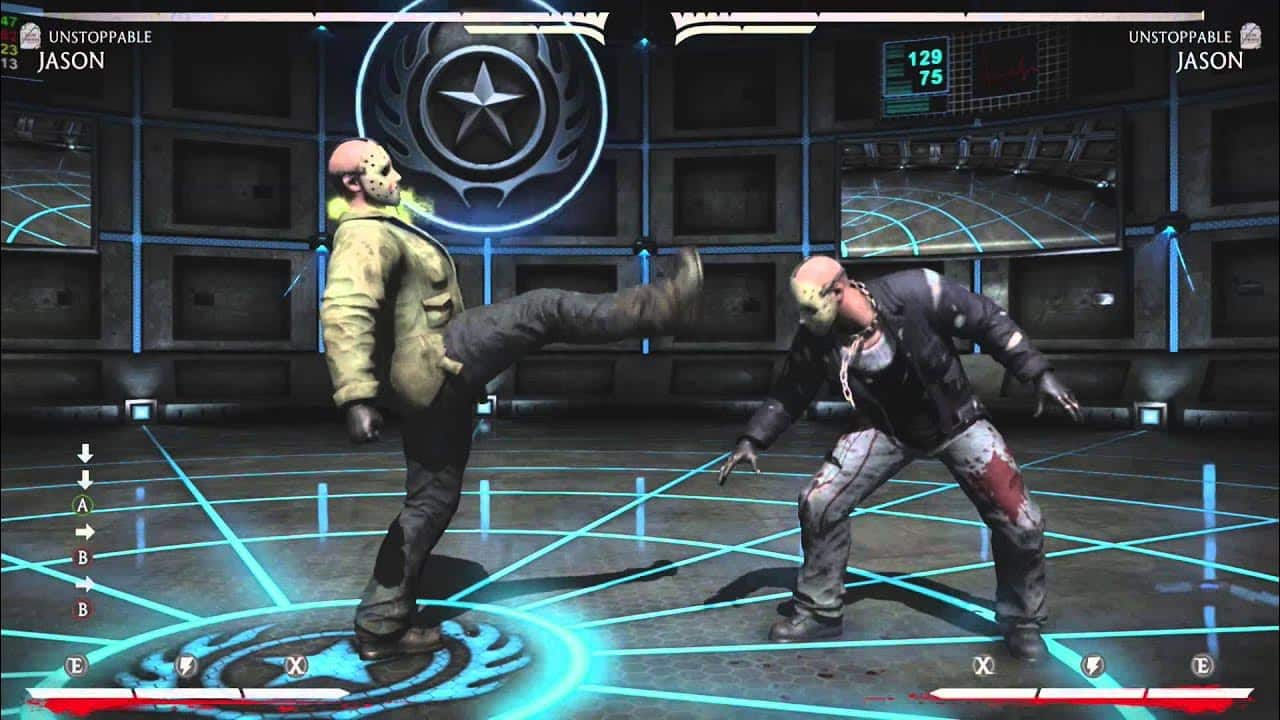Click the left lightning bolt button prompt
The width and height of the screenshot is (1280, 720).
[x=188, y=664]
